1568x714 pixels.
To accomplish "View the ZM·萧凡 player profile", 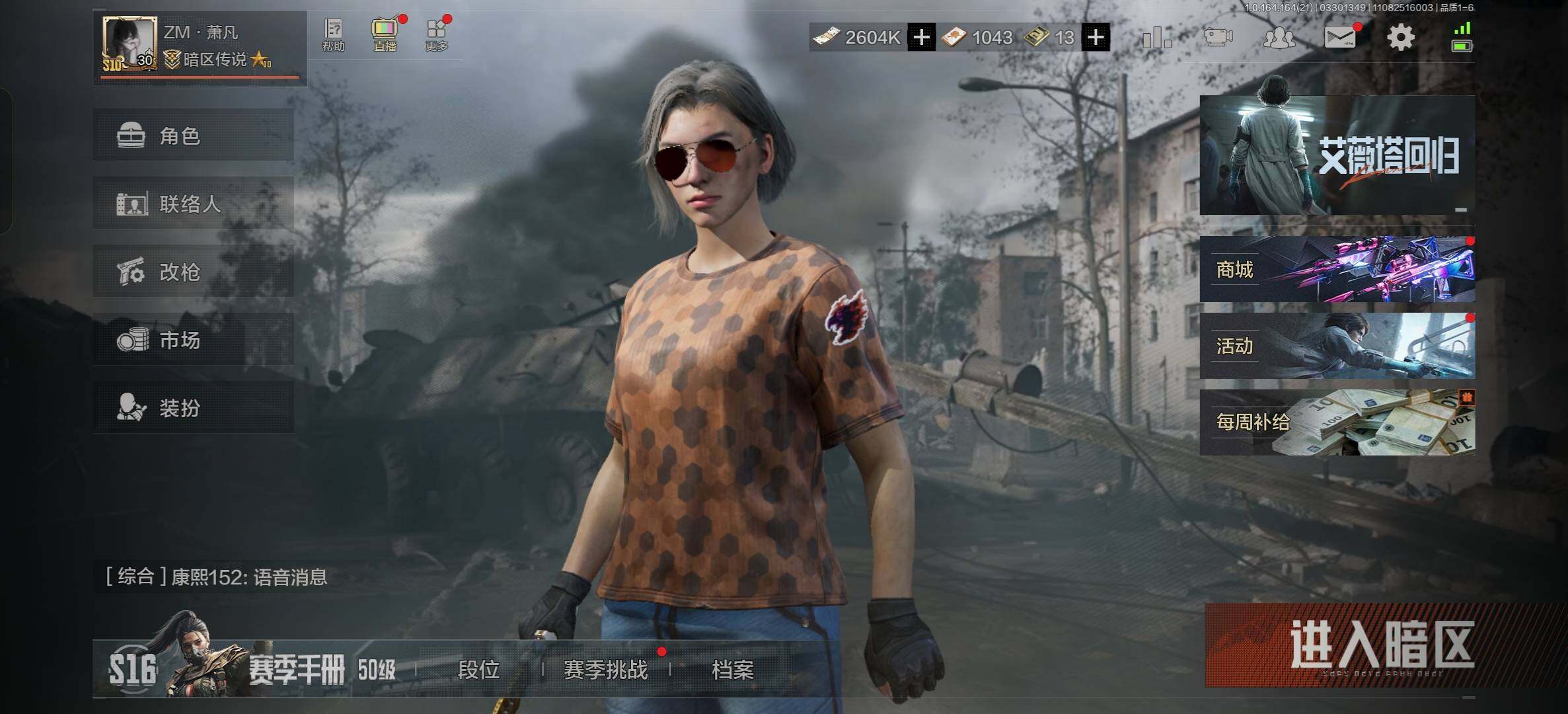I will [200, 48].
